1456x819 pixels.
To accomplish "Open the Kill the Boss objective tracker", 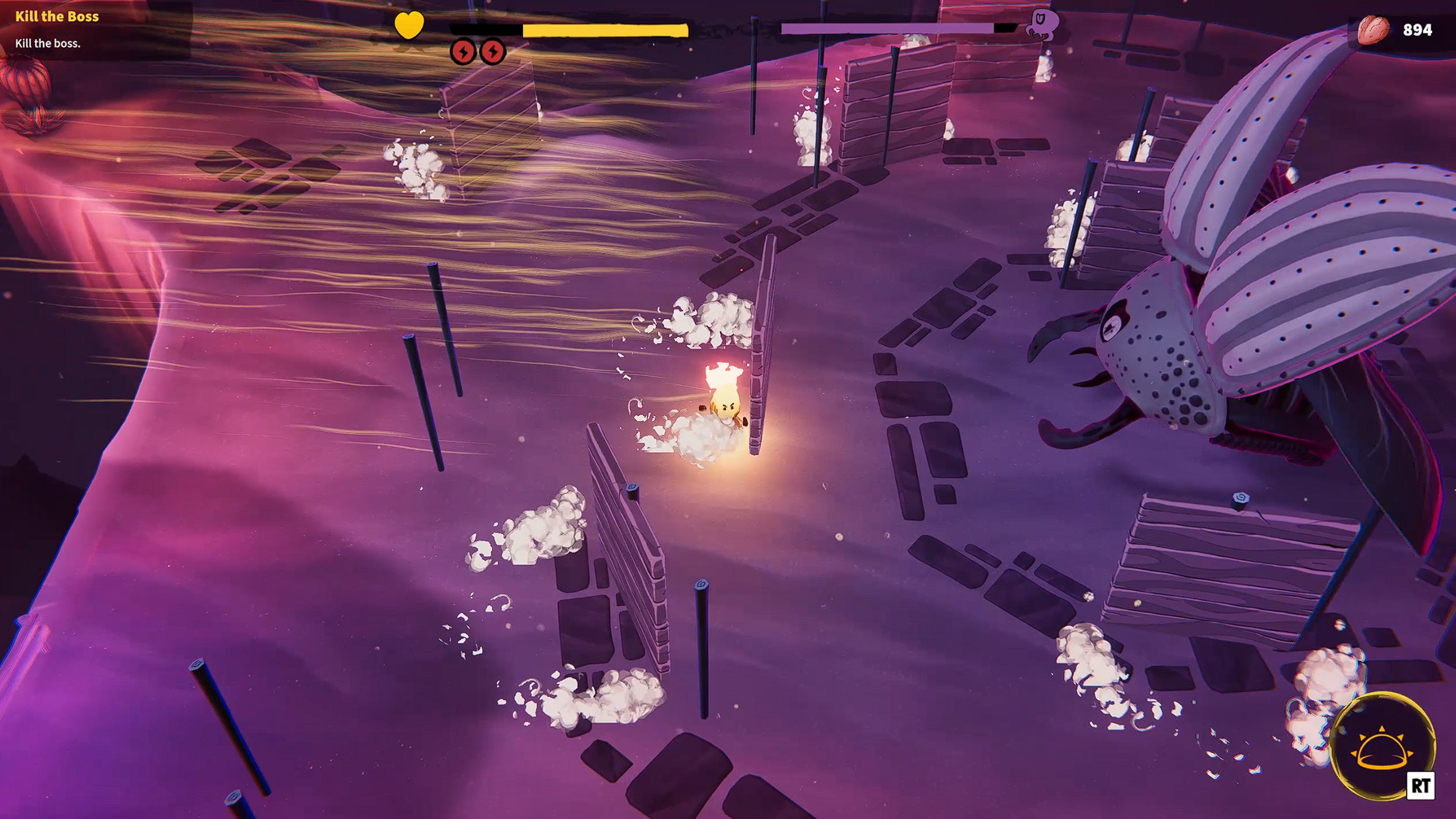I will [57, 17].
